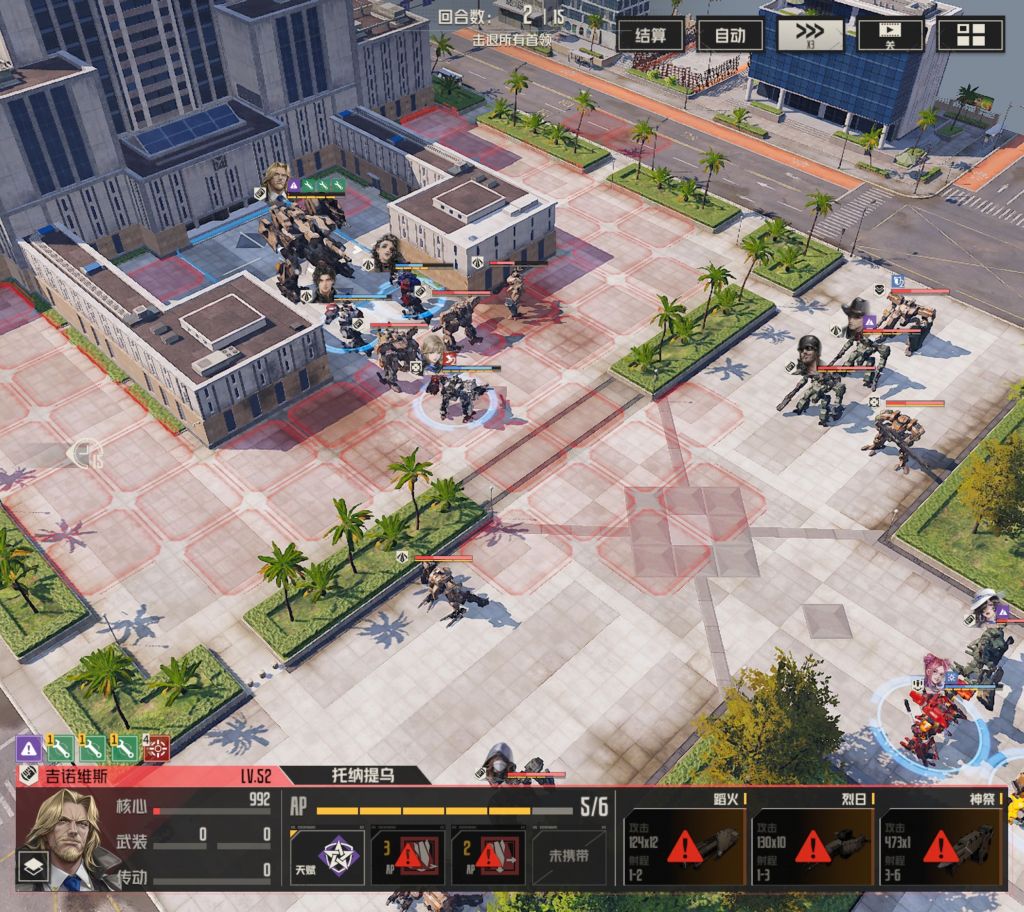Use the 2 AP skill slot
Image resolution: width=1024 pixels, height=912 pixels.
[x=487, y=855]
